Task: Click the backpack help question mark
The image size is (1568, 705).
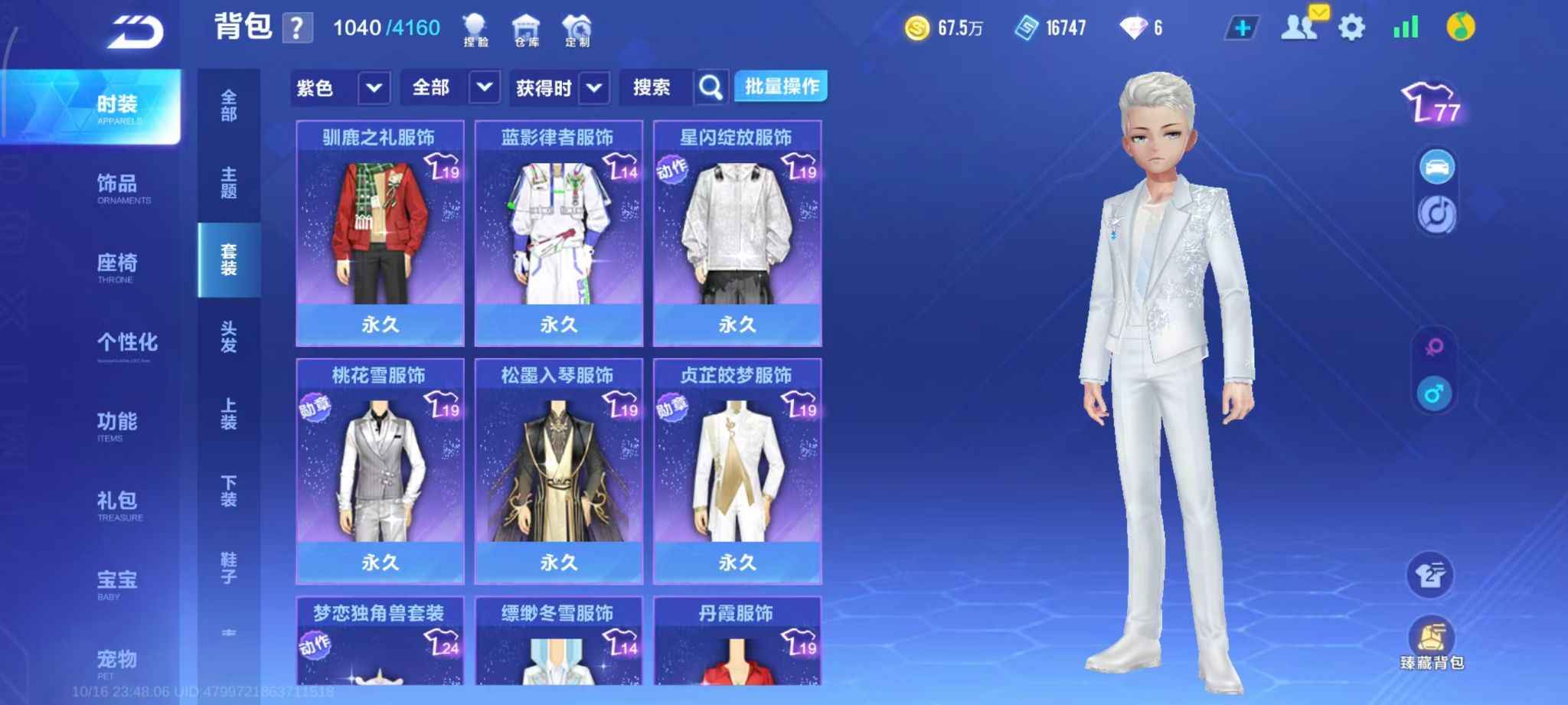Action: pyautogui.click(x=297, y=28)
